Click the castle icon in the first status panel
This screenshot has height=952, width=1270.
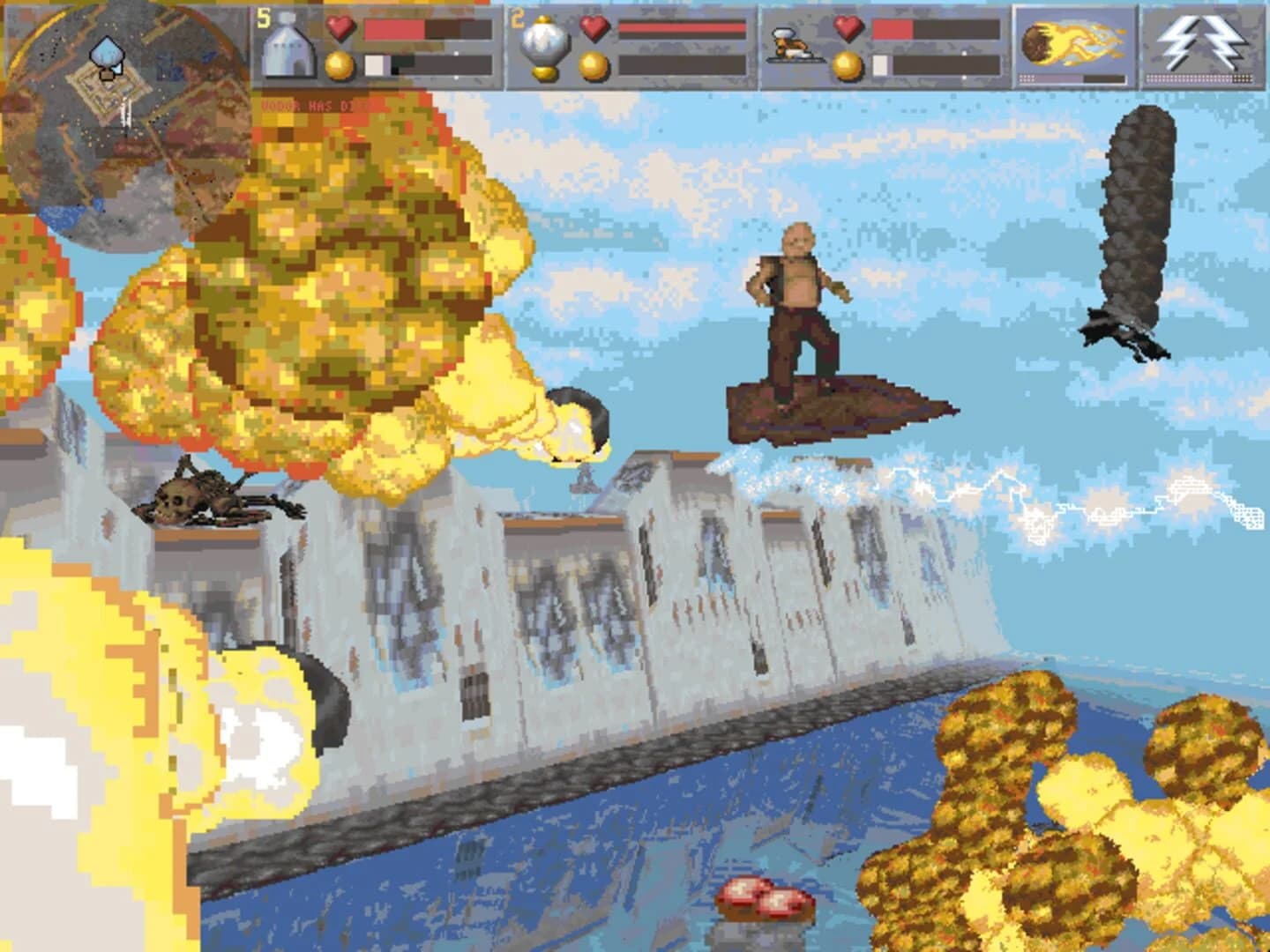[x=291, y=48]
